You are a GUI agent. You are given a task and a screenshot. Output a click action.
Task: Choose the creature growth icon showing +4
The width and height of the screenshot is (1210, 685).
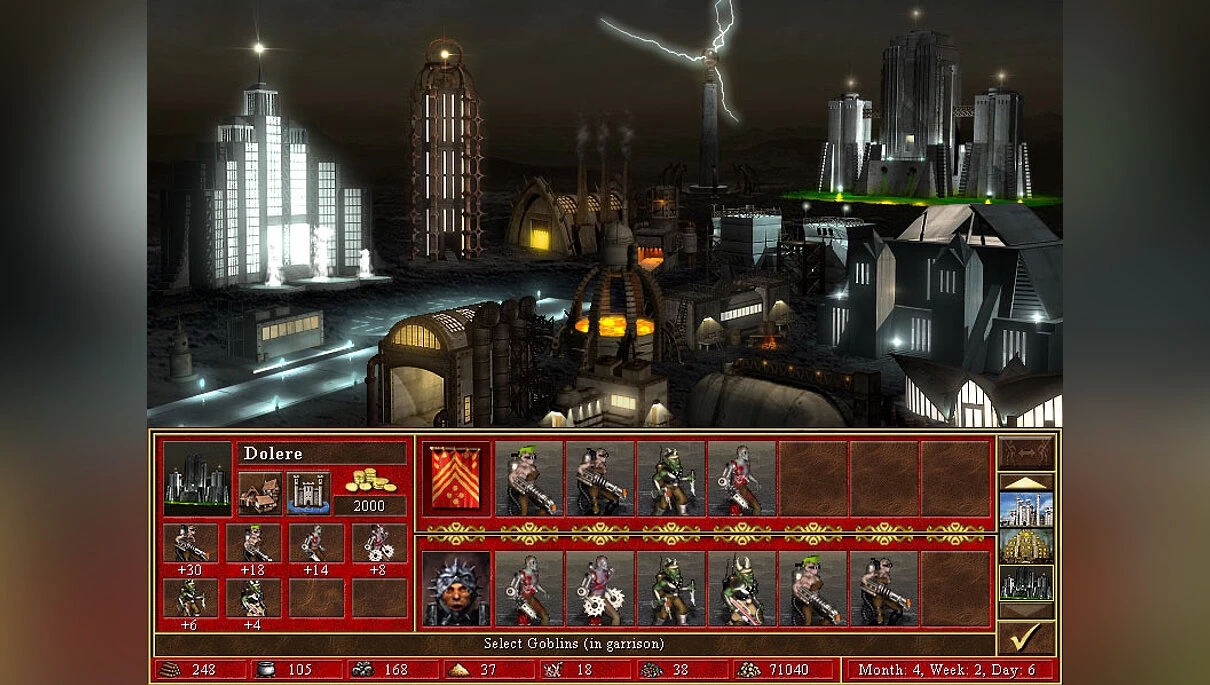click(253, 598)
